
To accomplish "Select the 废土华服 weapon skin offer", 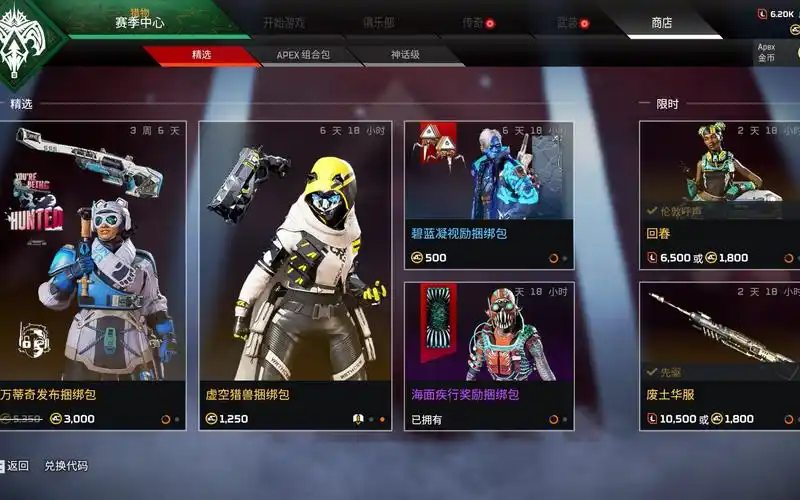I will coord(719,355).
